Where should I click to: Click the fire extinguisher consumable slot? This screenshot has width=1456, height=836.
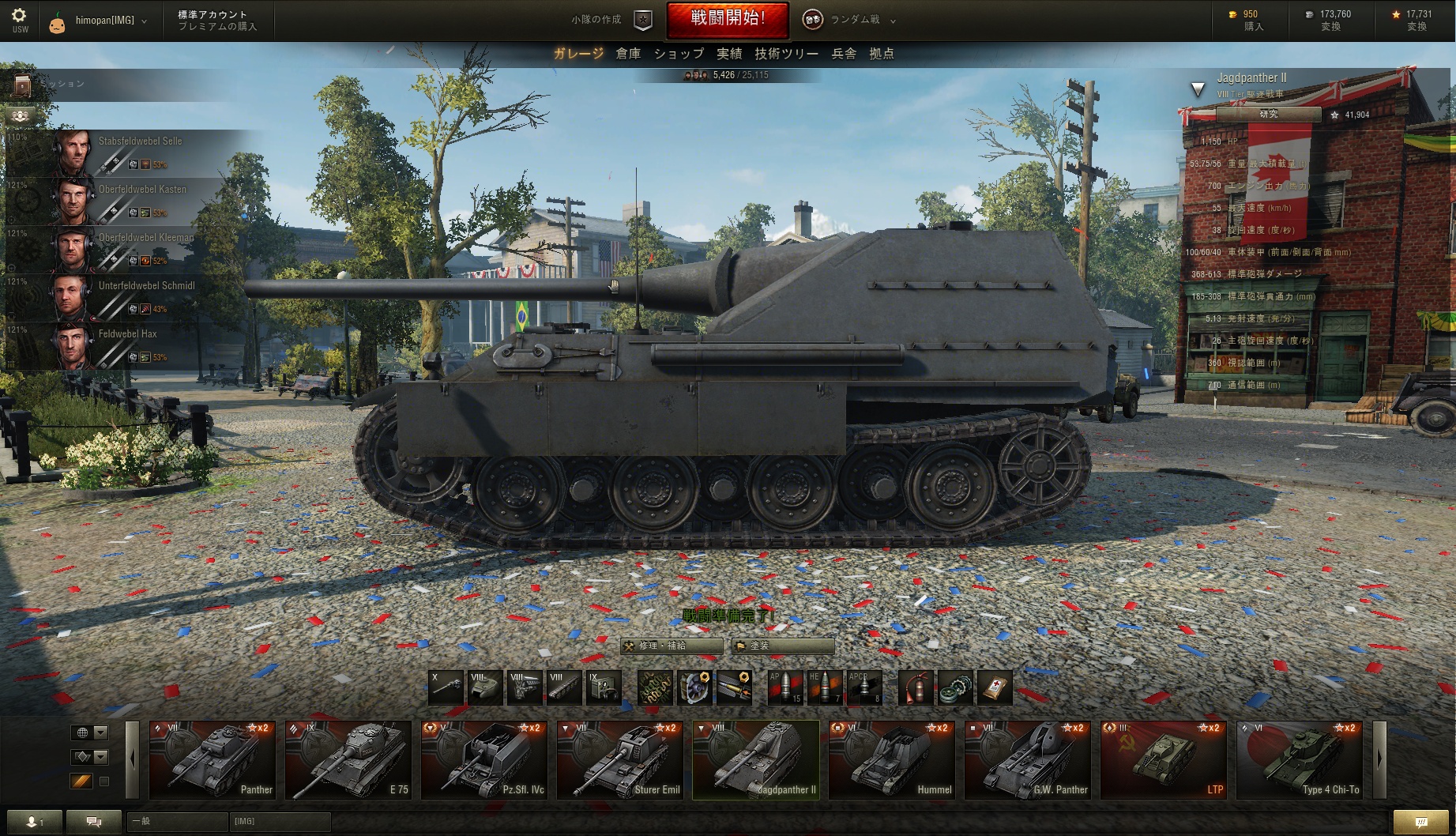click(x=916, y=687)
